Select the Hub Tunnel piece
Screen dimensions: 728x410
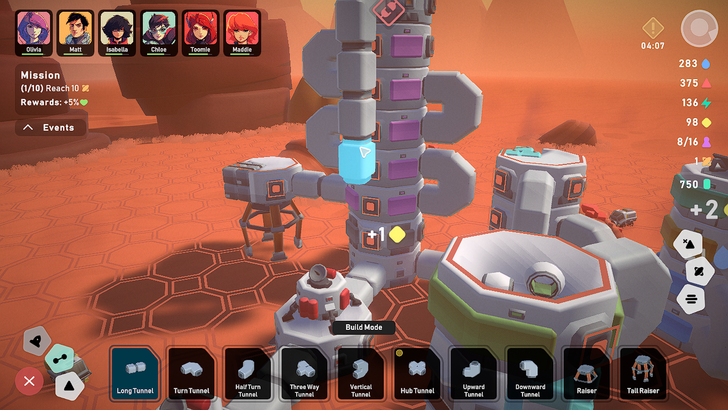[418, 372]
